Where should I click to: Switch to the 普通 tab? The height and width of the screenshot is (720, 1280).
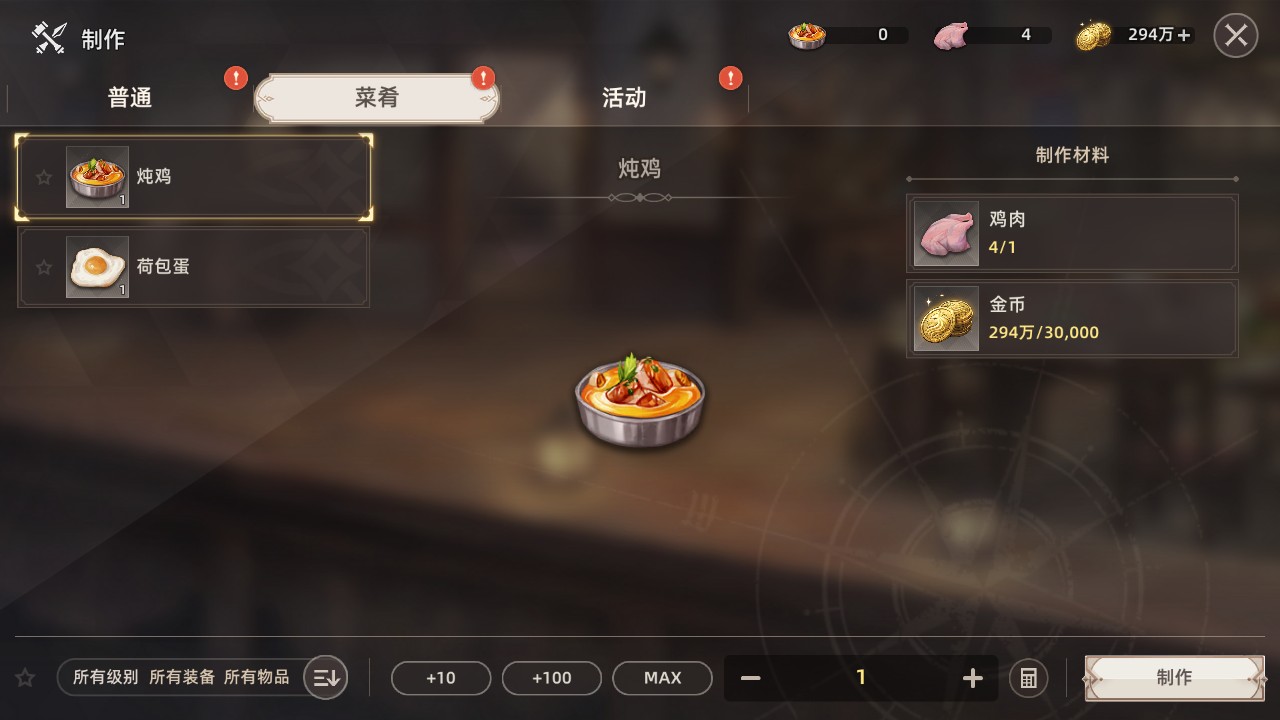coord(129,97)
